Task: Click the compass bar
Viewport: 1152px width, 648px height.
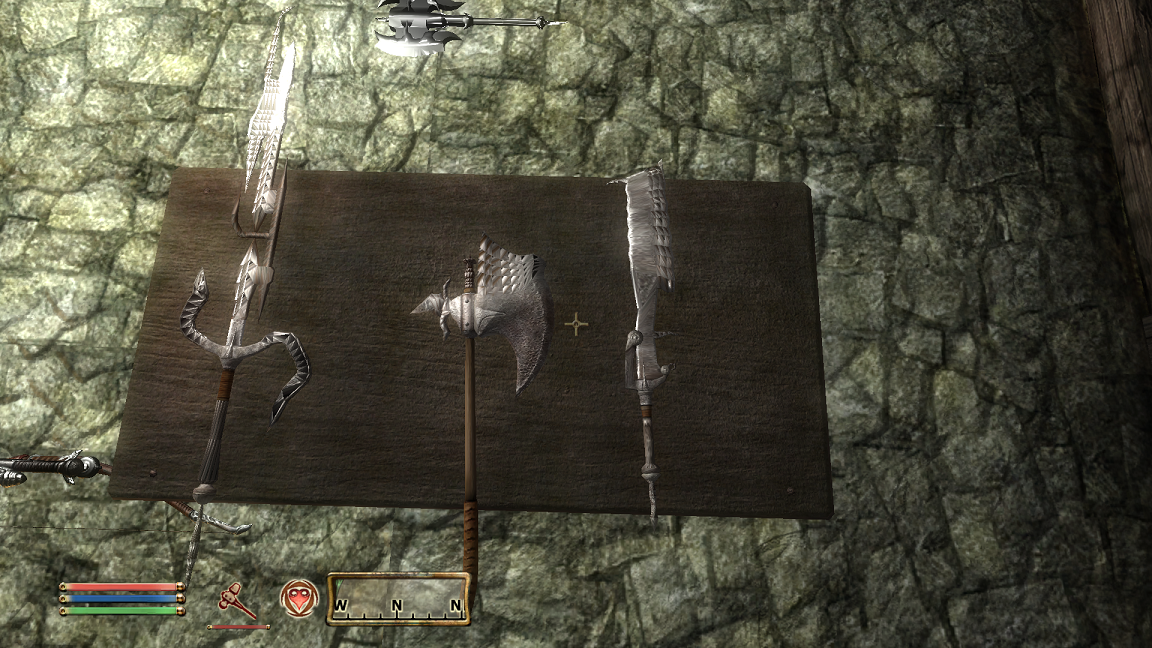Action: click(398, 599)
